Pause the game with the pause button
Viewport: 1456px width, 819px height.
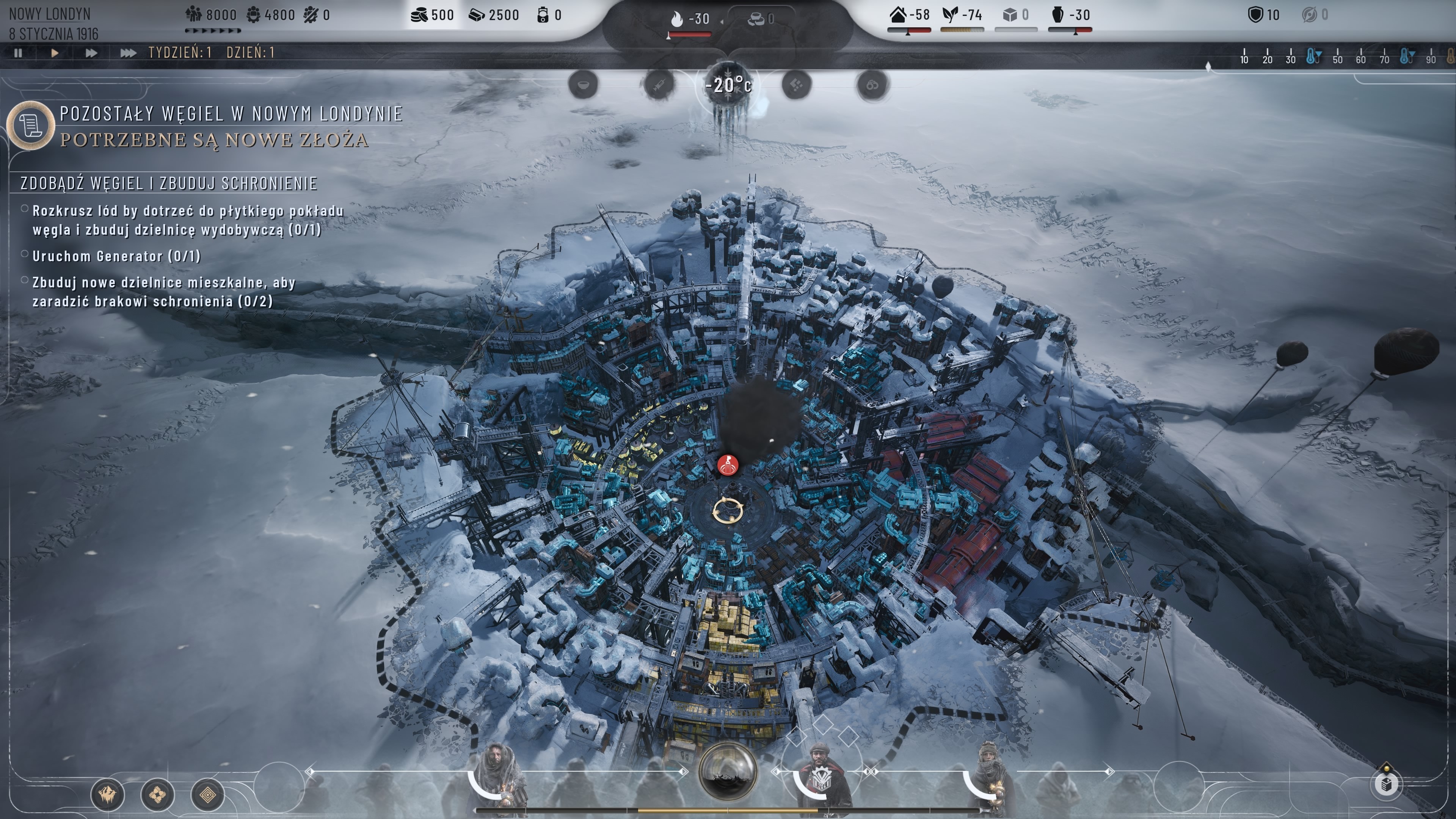[18, 53]
